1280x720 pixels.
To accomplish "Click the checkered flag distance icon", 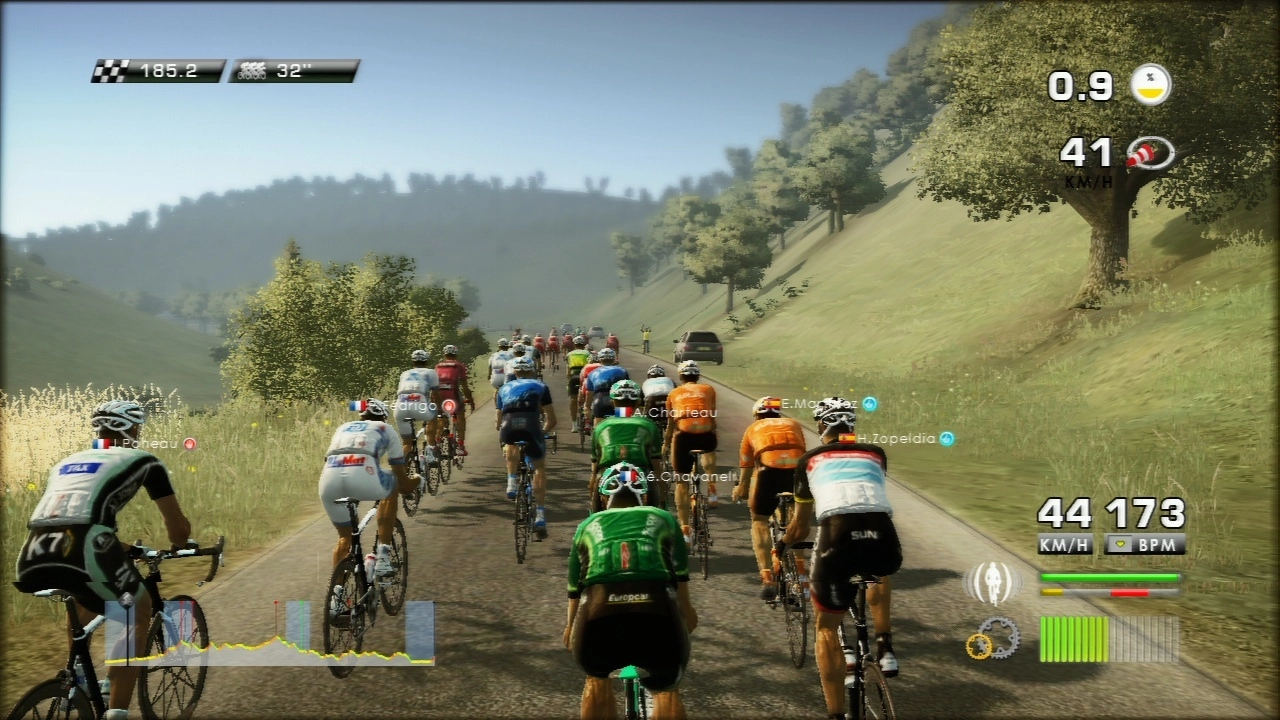I will [x=109, y=71].
